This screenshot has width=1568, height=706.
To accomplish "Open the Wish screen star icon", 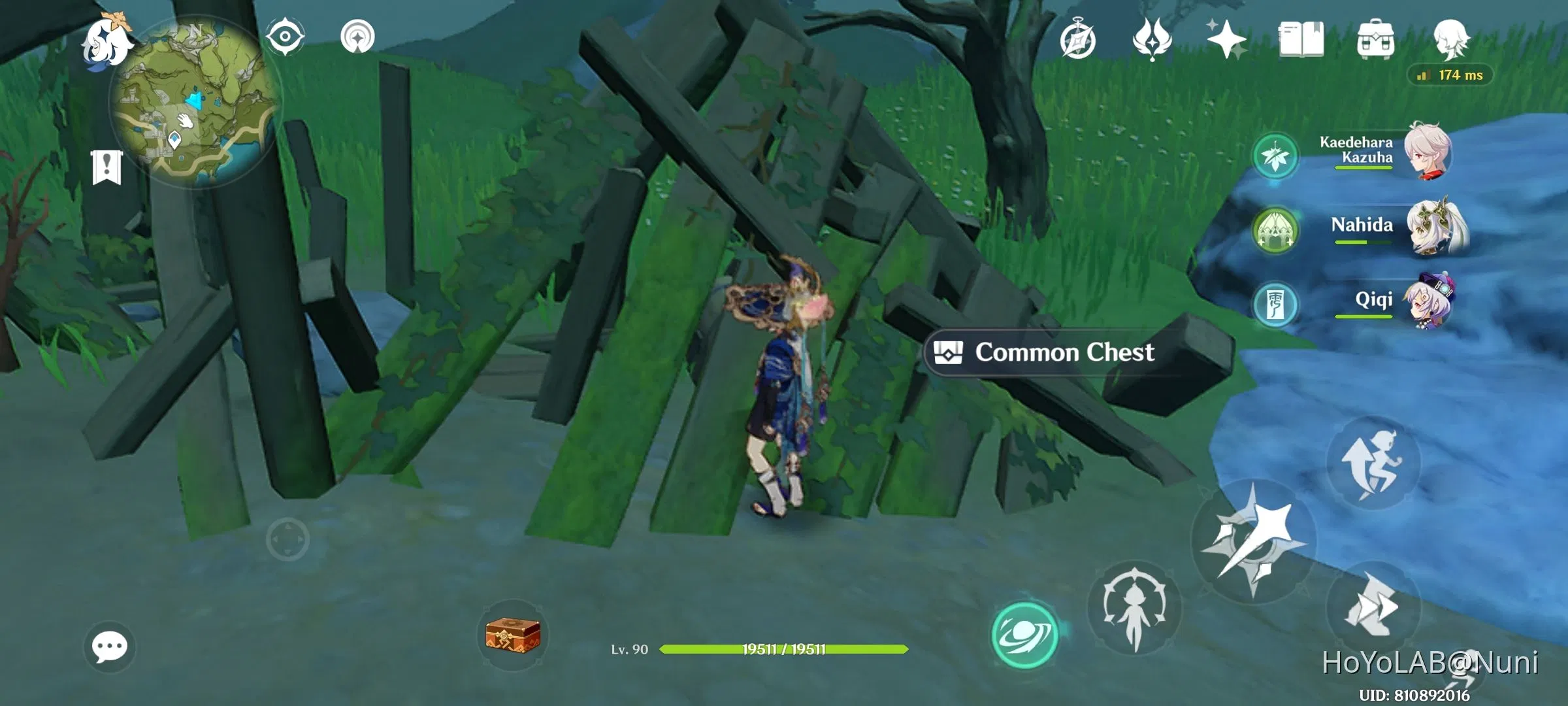I will pyautogui.click(x=1227, y=39).
